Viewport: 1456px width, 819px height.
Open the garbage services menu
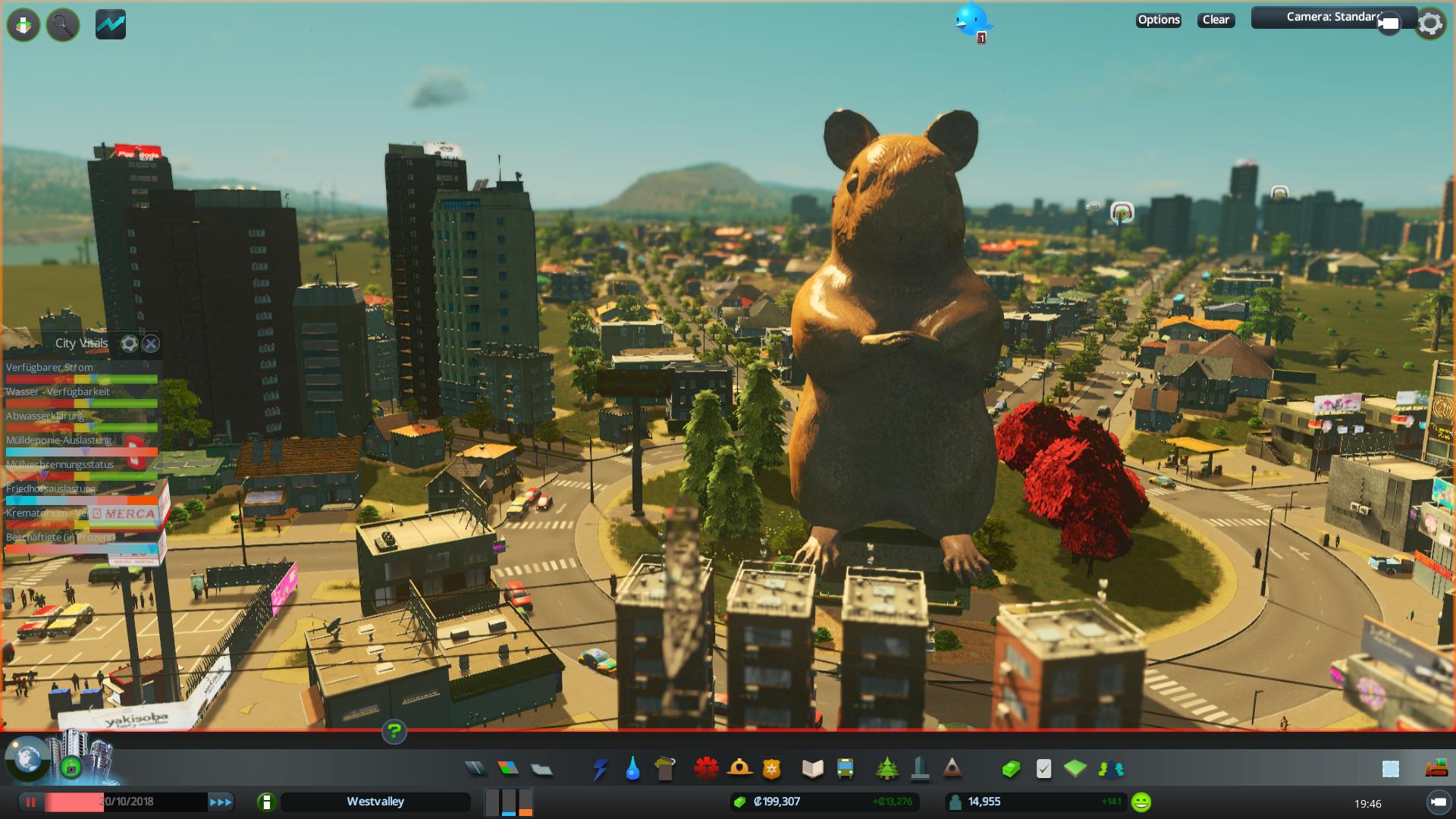[x=665, y=768]
